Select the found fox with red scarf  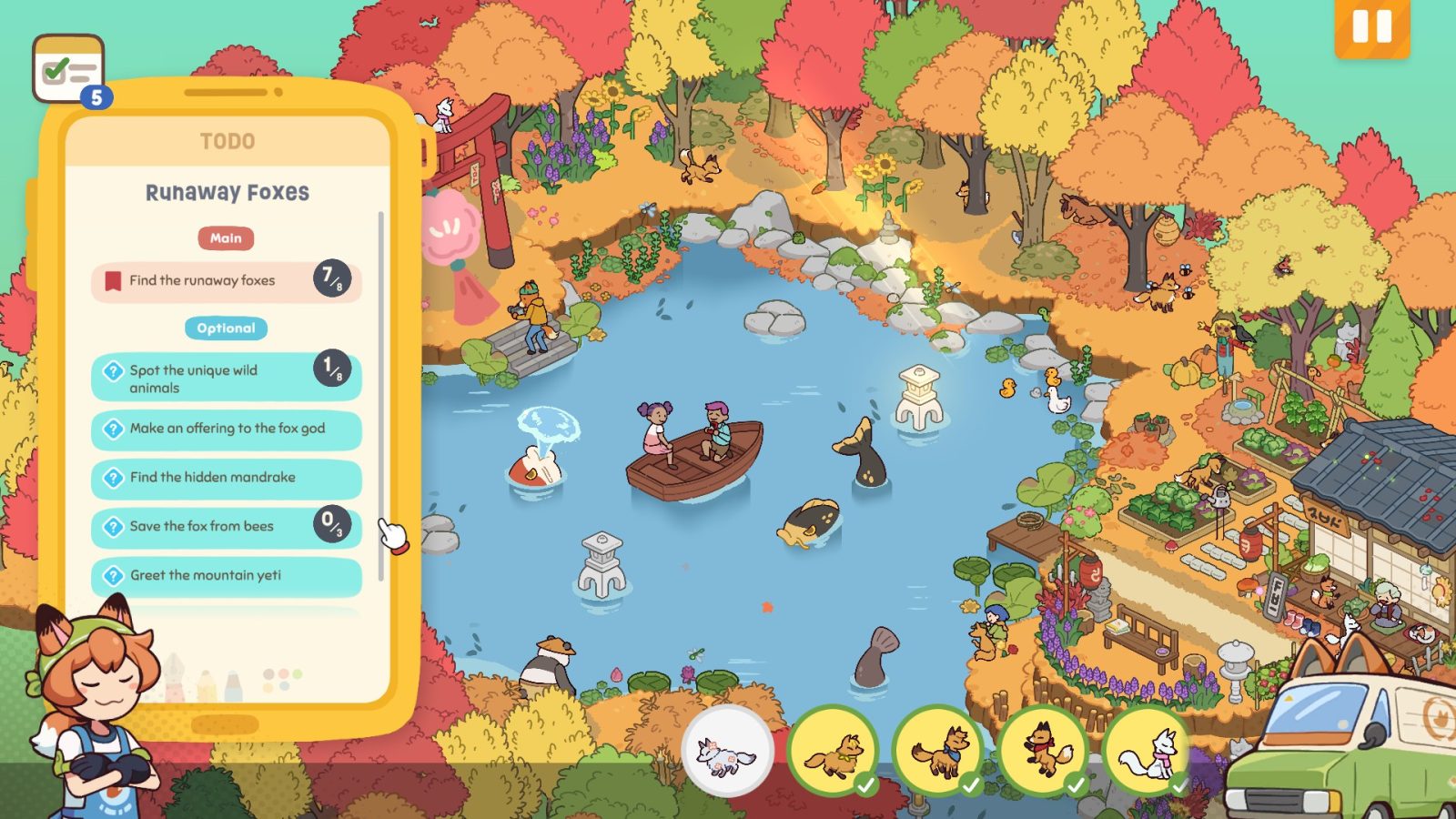1043,753
